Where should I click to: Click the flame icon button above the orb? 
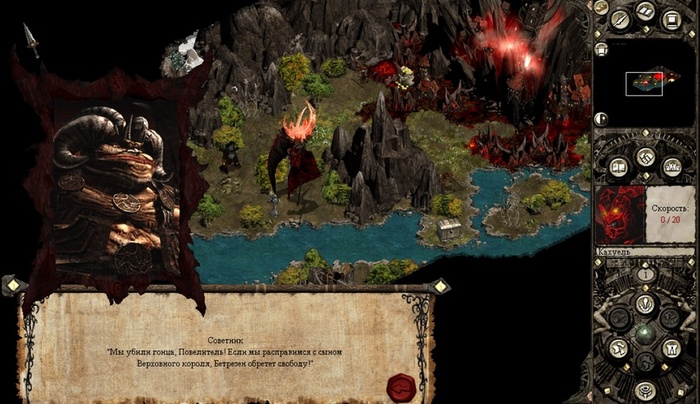[x=645, y=303]
